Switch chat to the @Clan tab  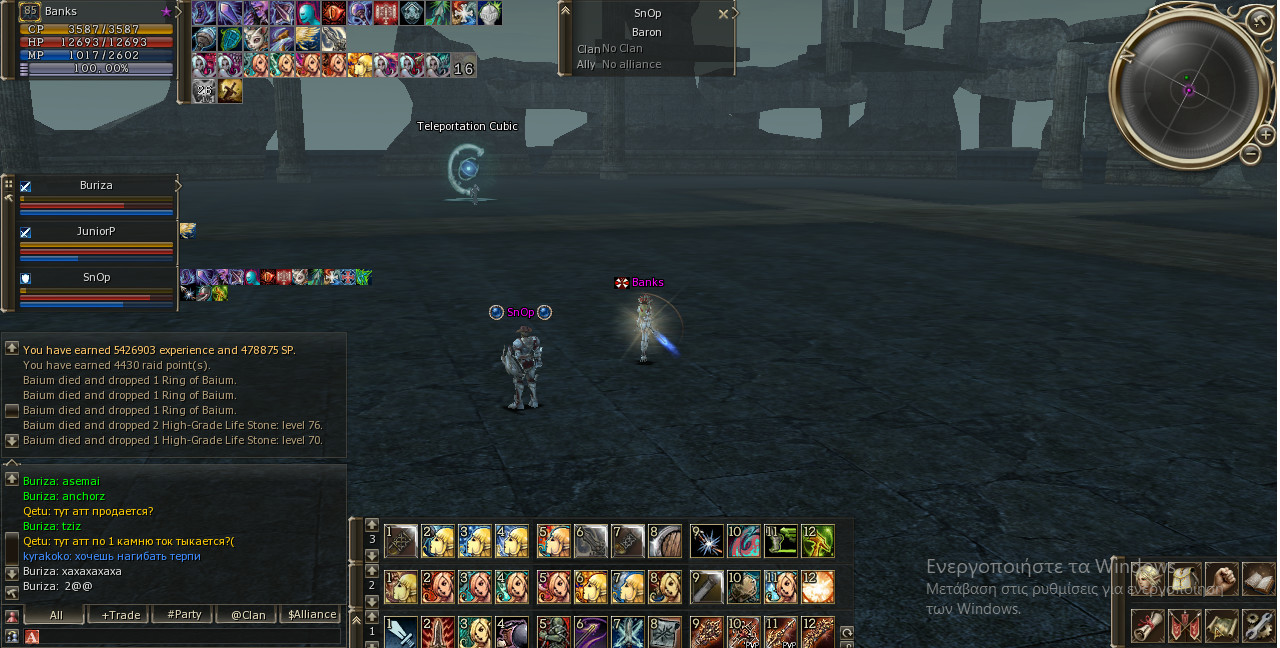click(248, 615)
